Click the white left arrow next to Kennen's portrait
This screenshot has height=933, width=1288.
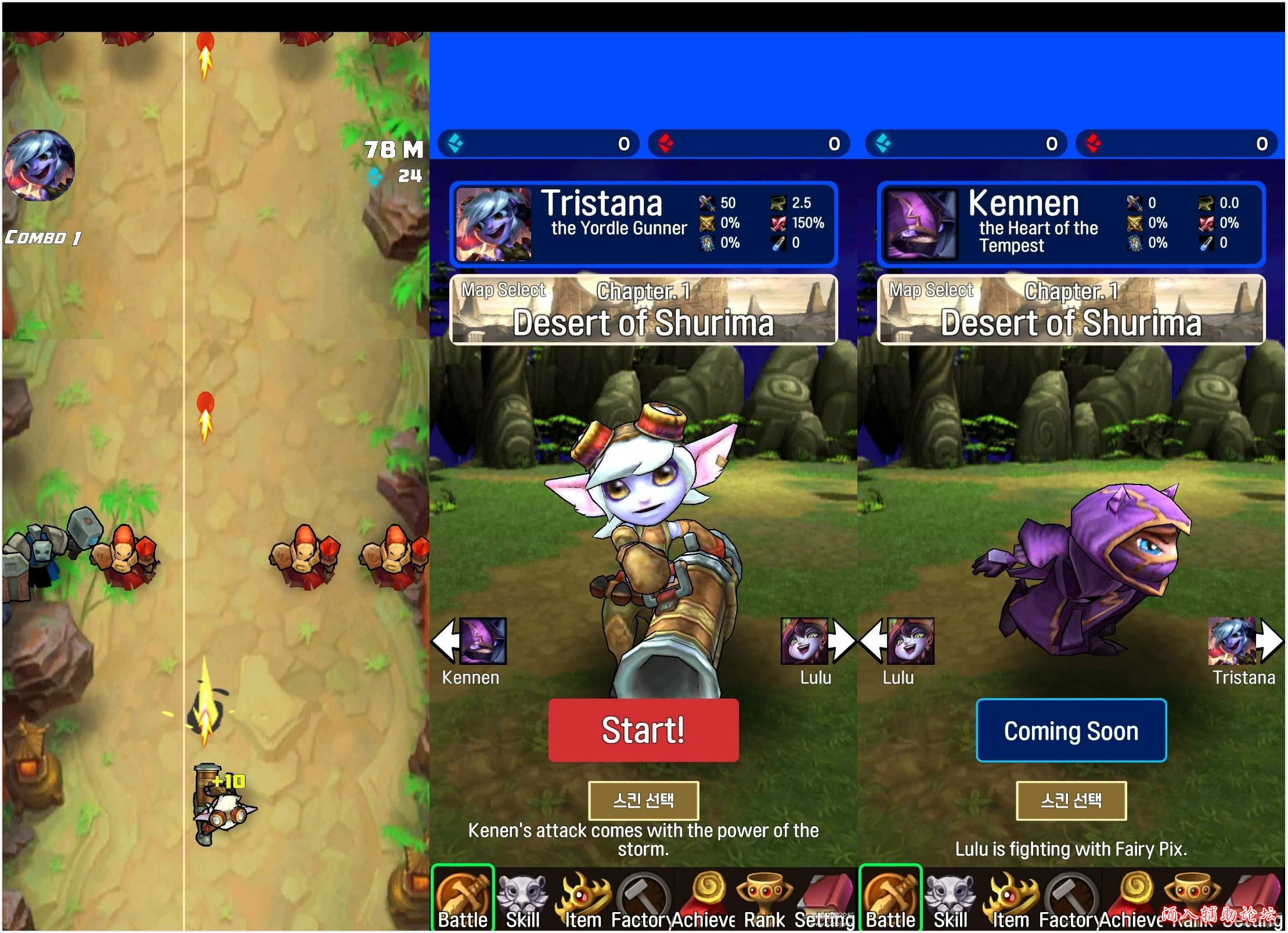444,641
